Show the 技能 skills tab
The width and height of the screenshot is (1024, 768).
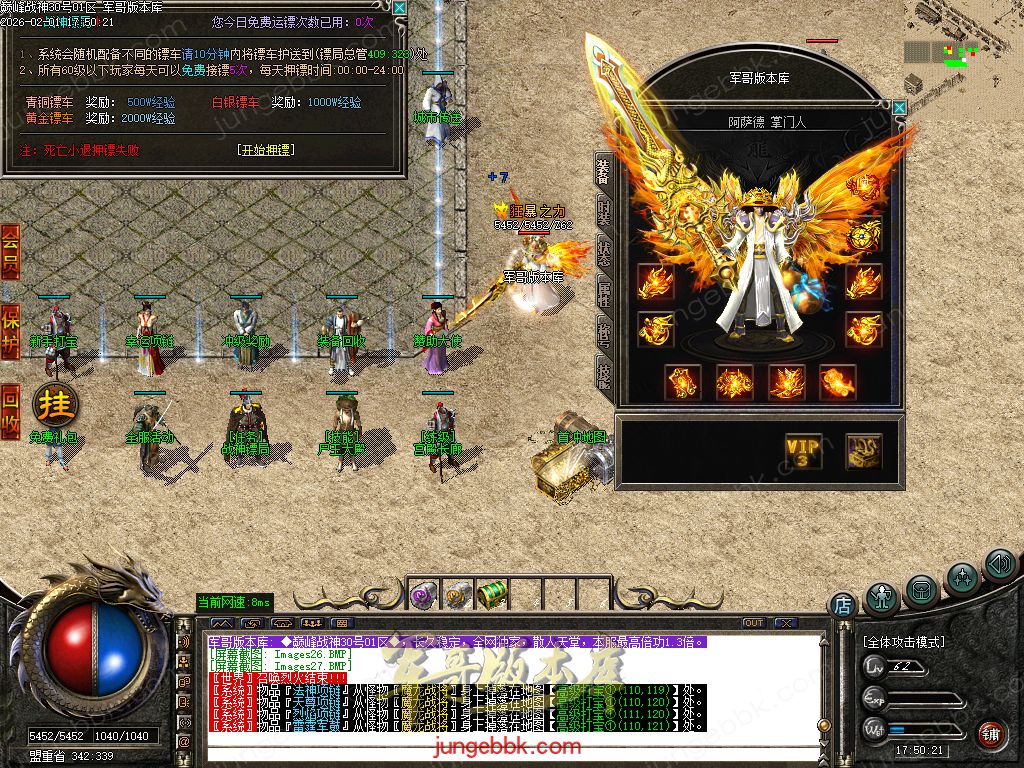[604, 372]
